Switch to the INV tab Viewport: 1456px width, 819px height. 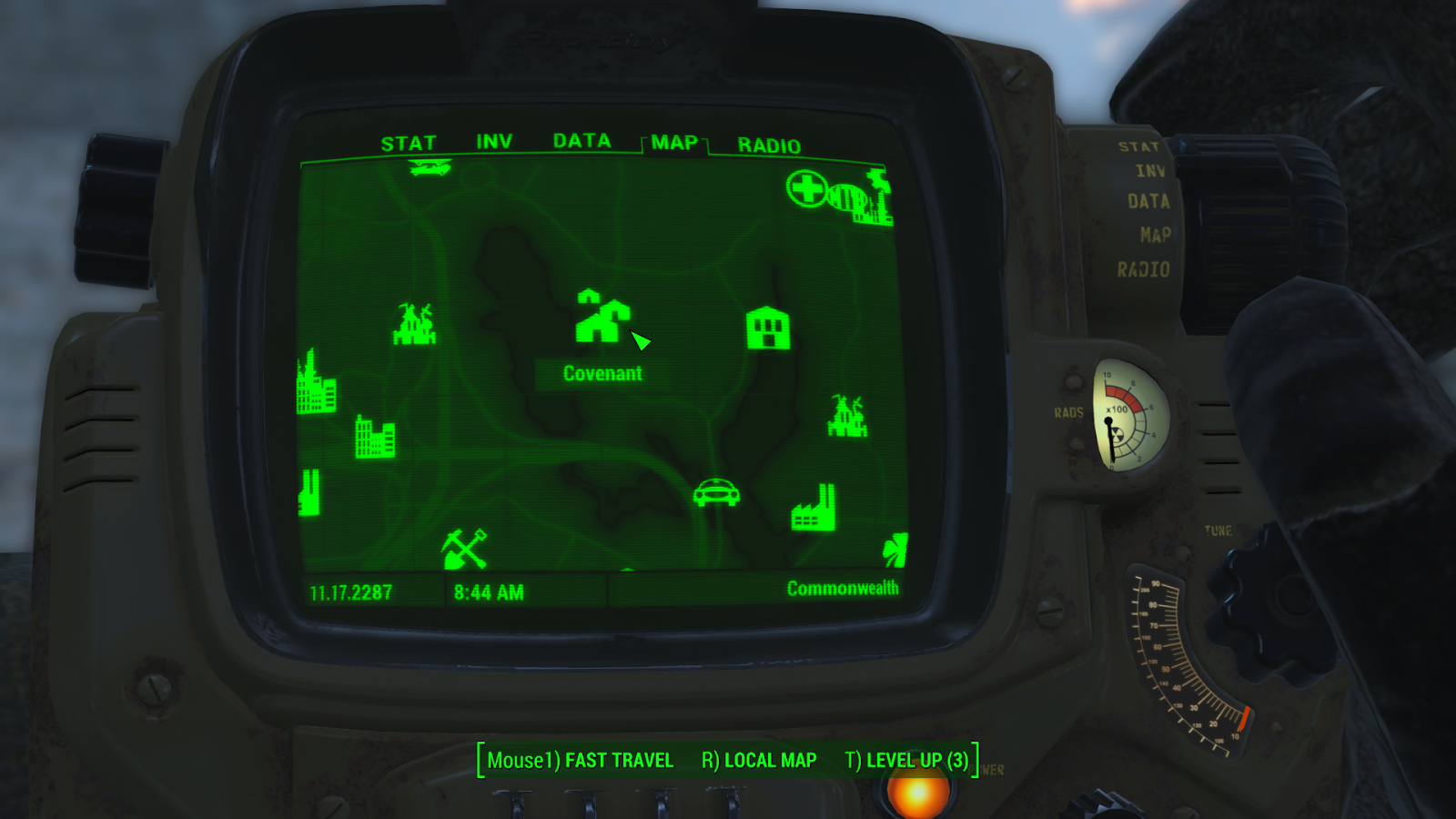492,142
